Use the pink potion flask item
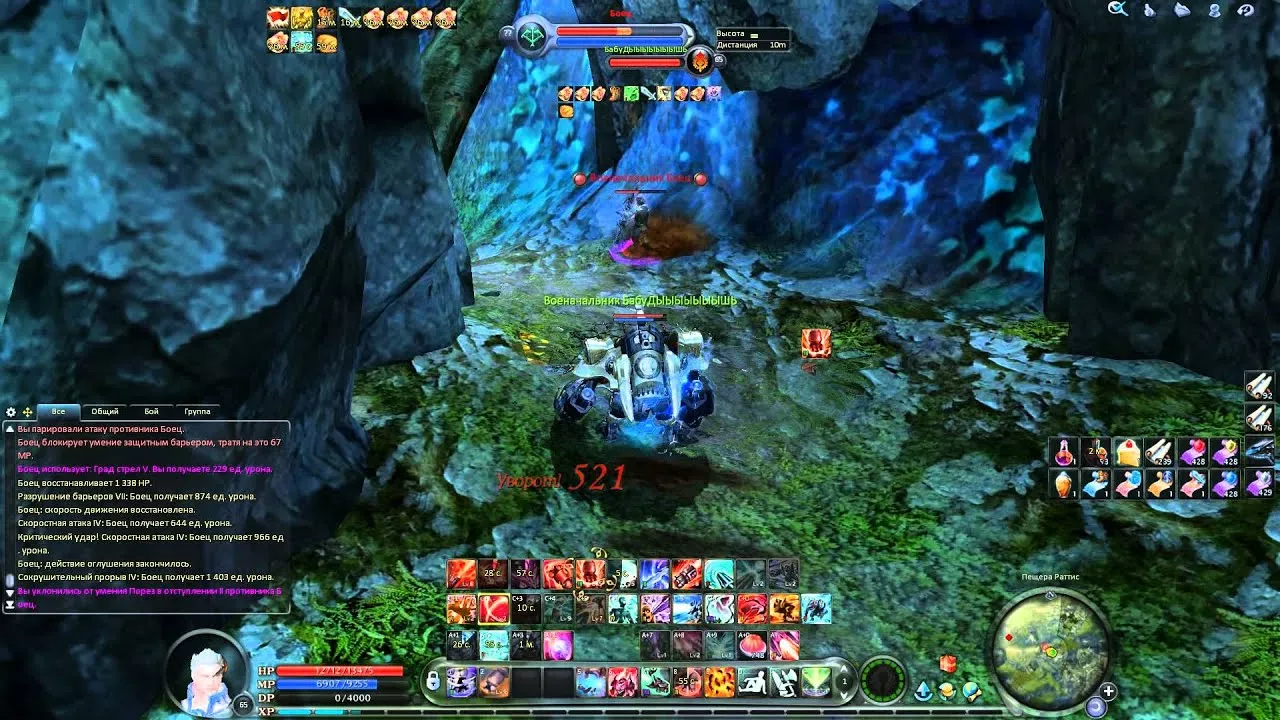Screen dimensions: 1280x720 coord(1064,452)
